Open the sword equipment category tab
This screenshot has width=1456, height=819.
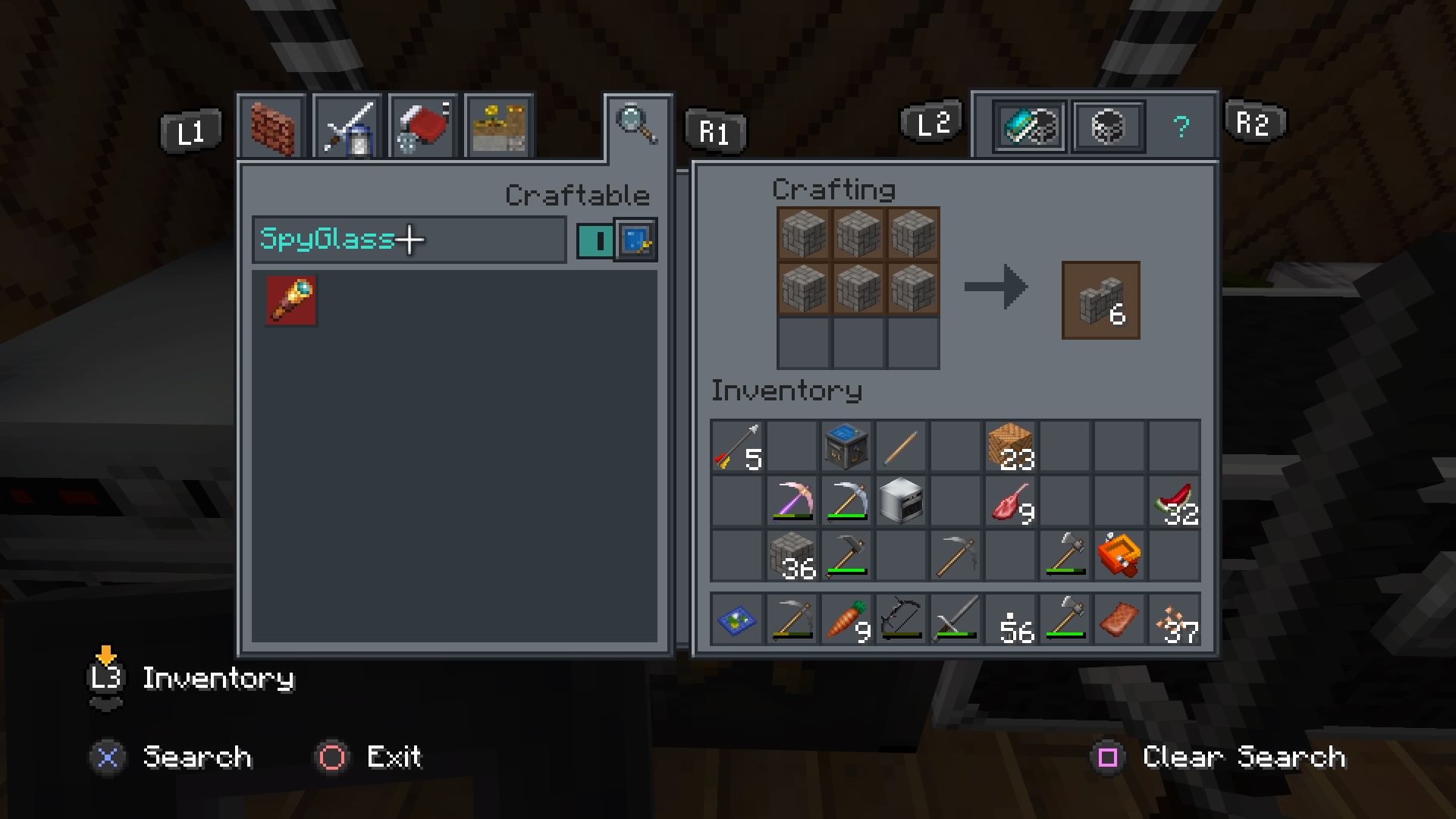[x=347, y=127]
